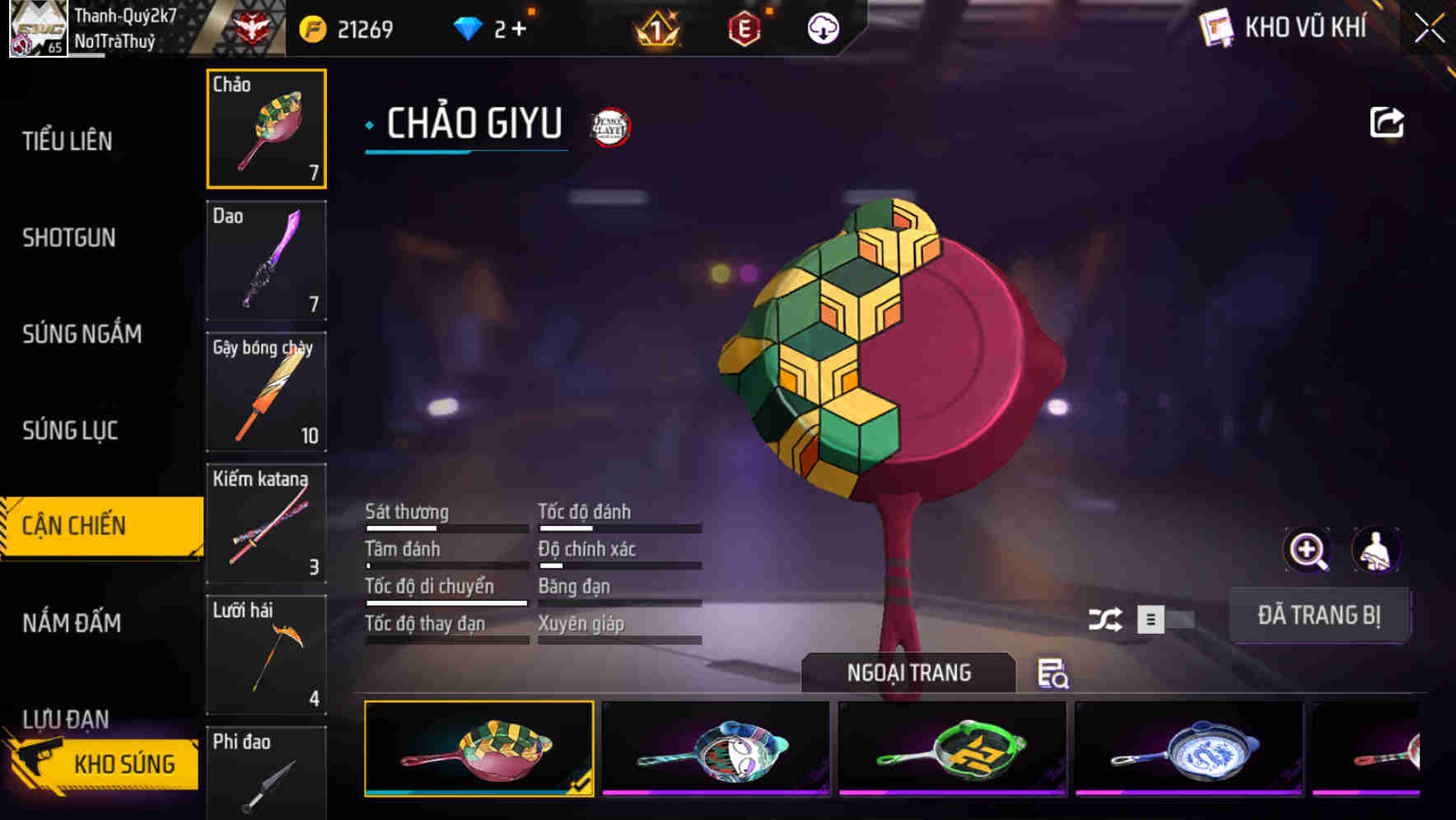The image size is (1456, 820).
Task: Switch to the NGOẠI TRANG tab
Action: (908, 673)
